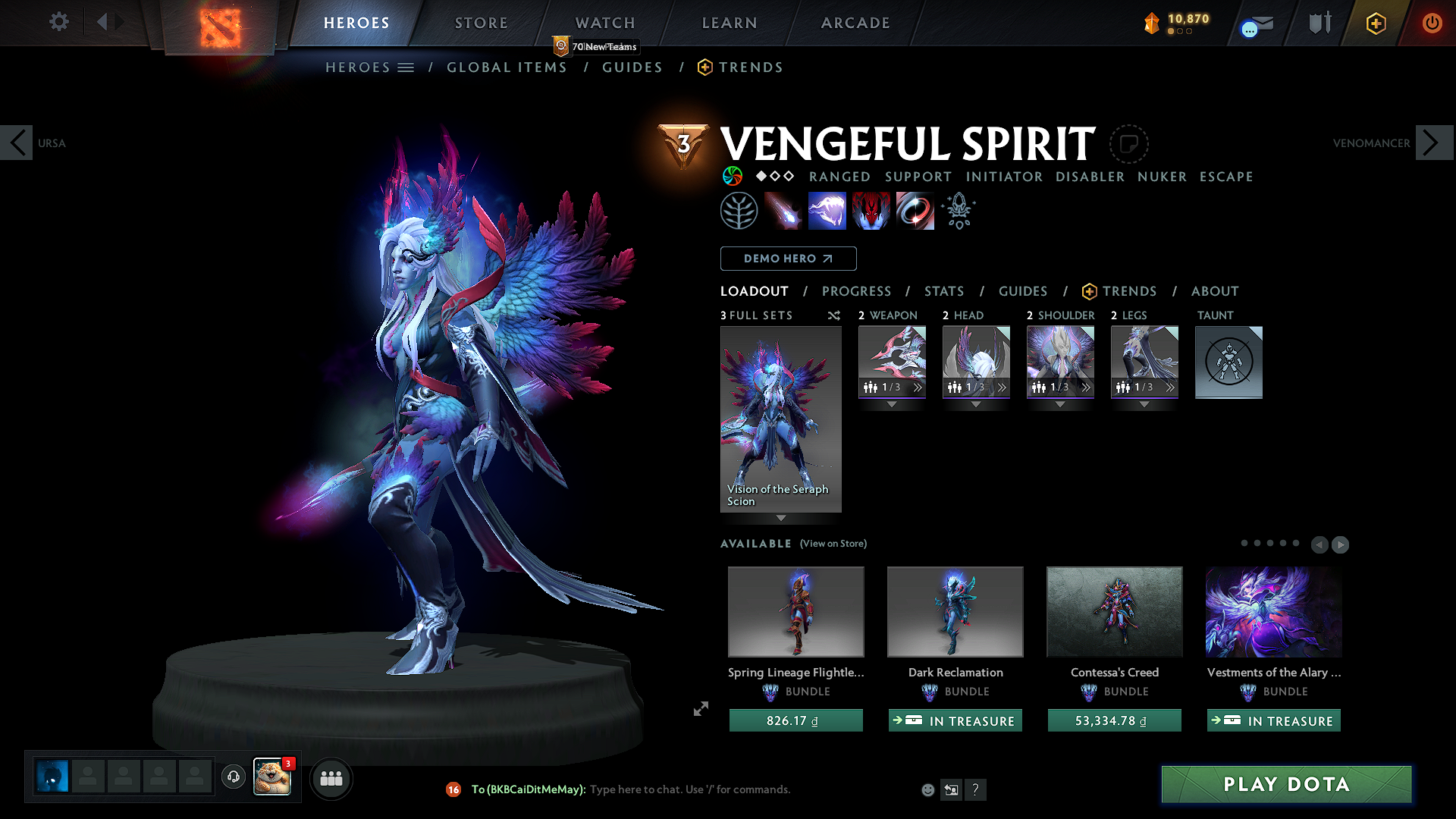Go to the Store section
Image resolution: width=1456 pixels, height=819 pixels.
click(x=481, y=23)
